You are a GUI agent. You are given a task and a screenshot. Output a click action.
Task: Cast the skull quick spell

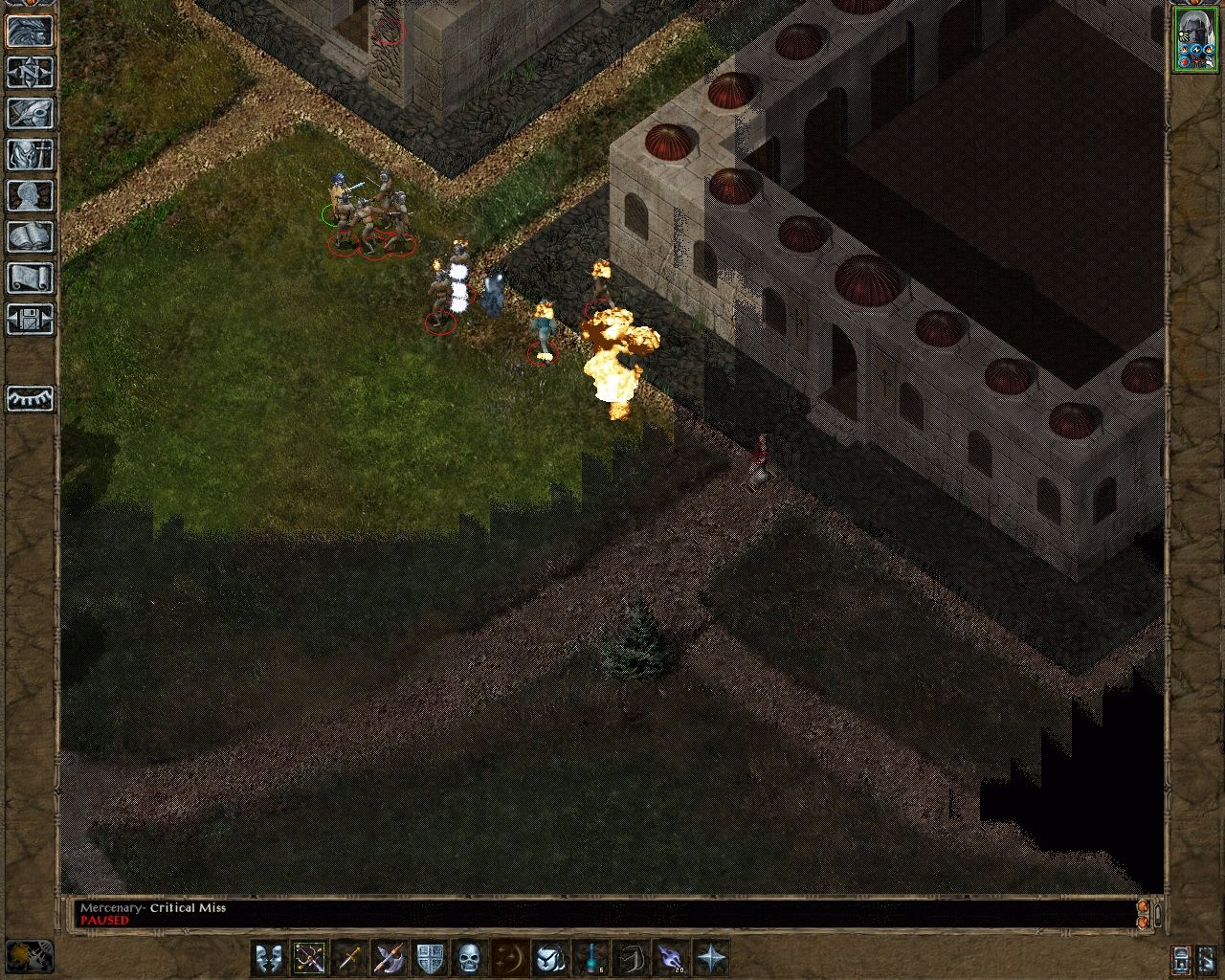[x=469, y=954]
